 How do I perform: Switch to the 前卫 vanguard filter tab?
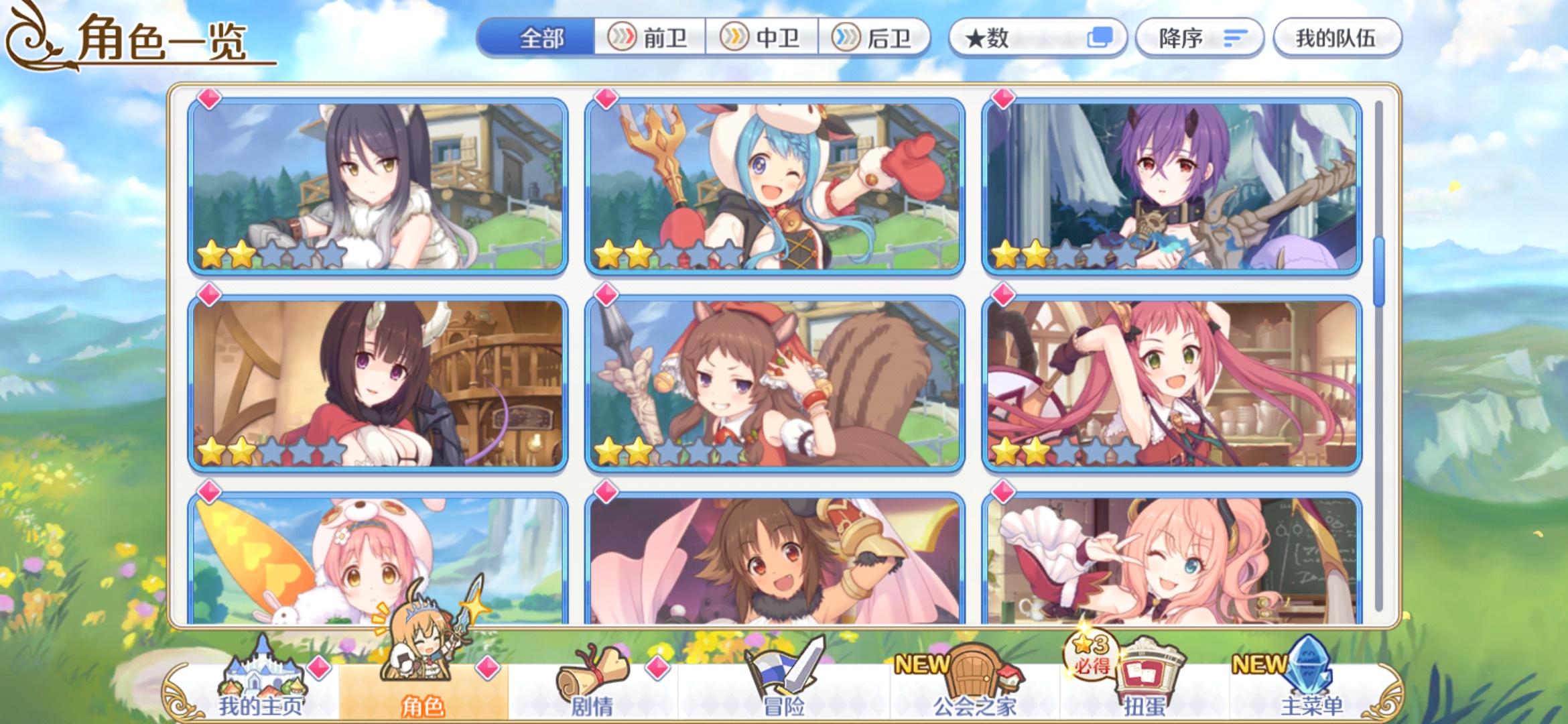[649, 38]
